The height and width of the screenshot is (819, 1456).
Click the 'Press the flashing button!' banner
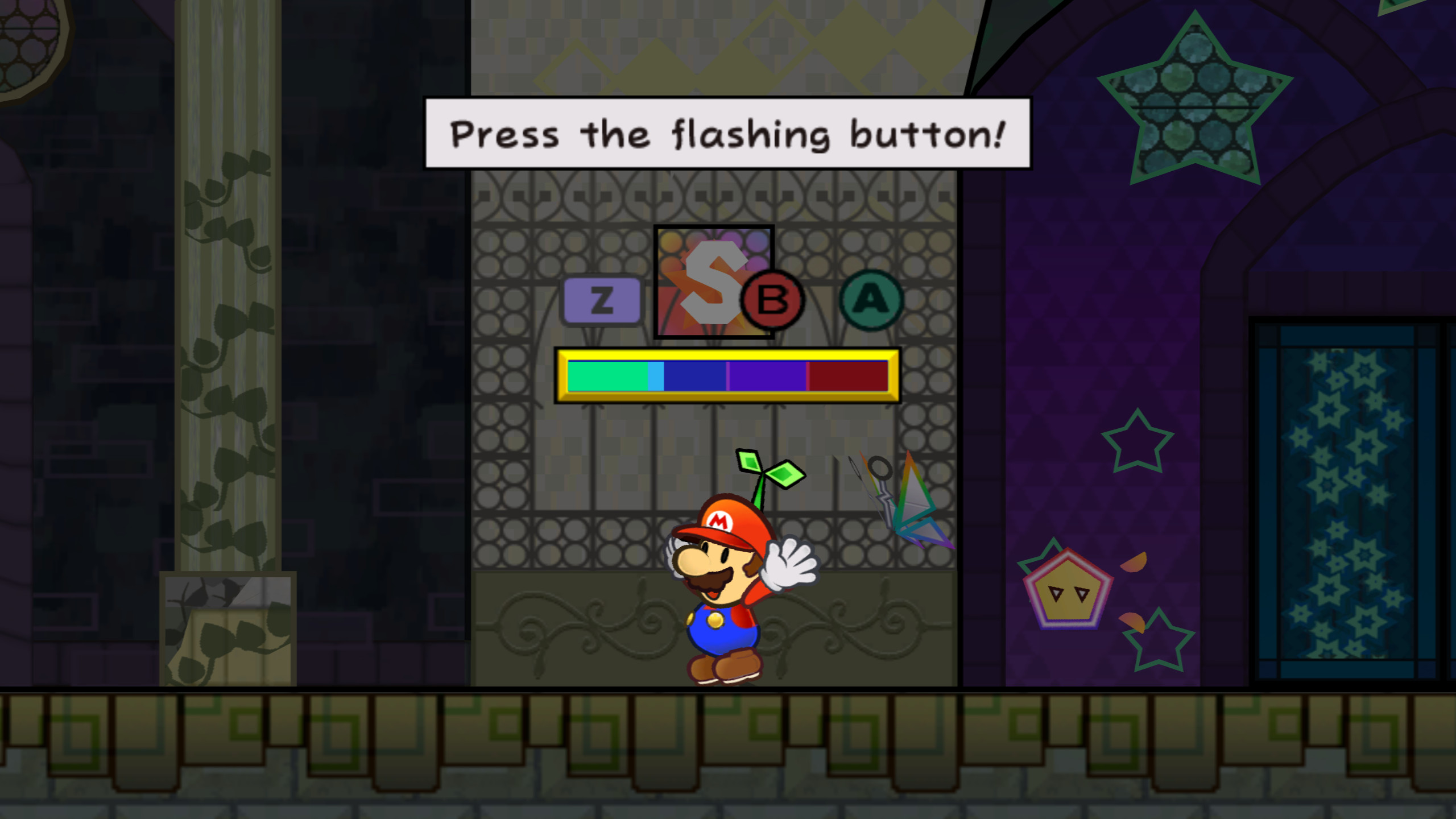726,135
